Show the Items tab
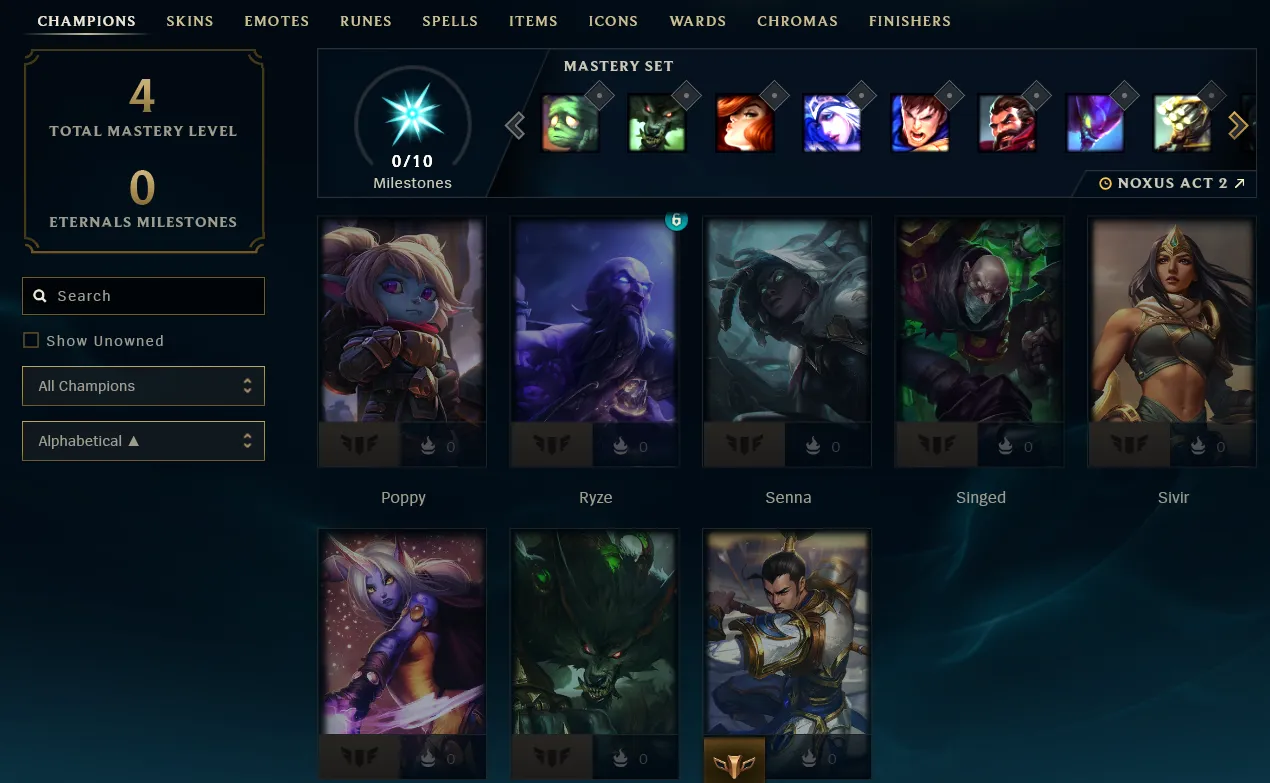The height and width of the screenshot is (783, 1270). point(533,21)
